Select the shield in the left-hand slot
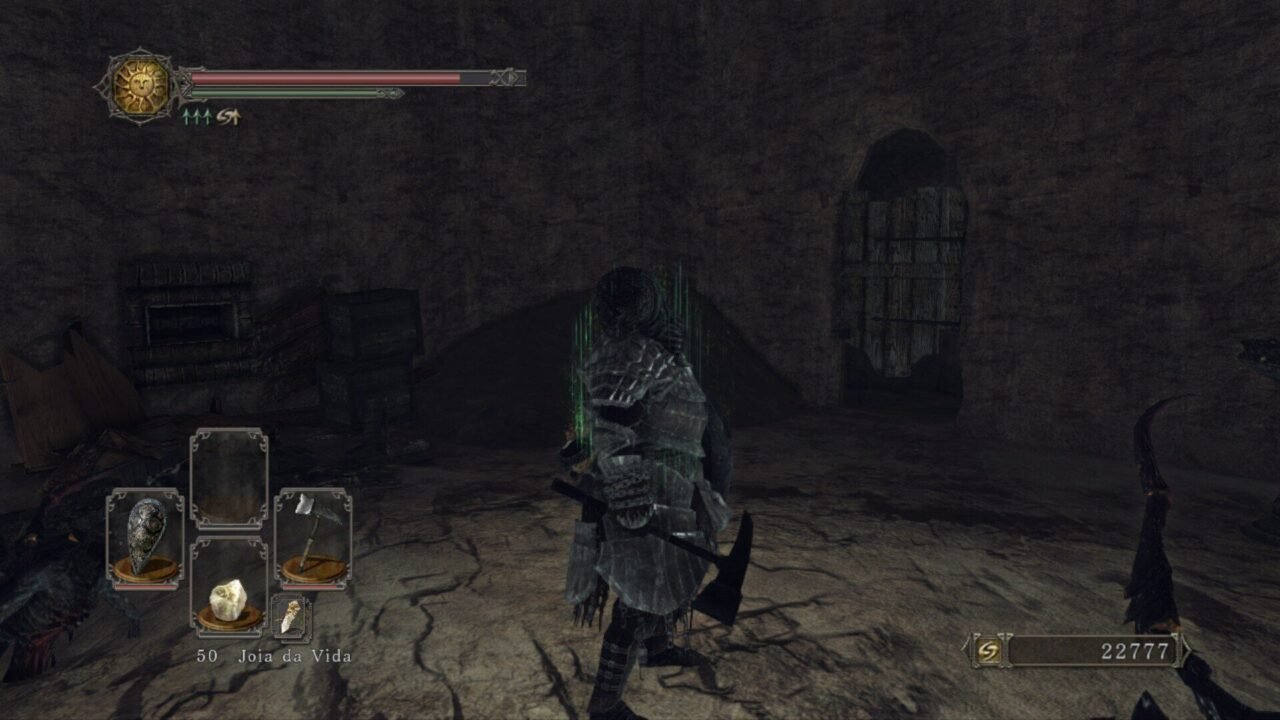This screenshot has width=1280, height=720. click(x=145, y=538)
